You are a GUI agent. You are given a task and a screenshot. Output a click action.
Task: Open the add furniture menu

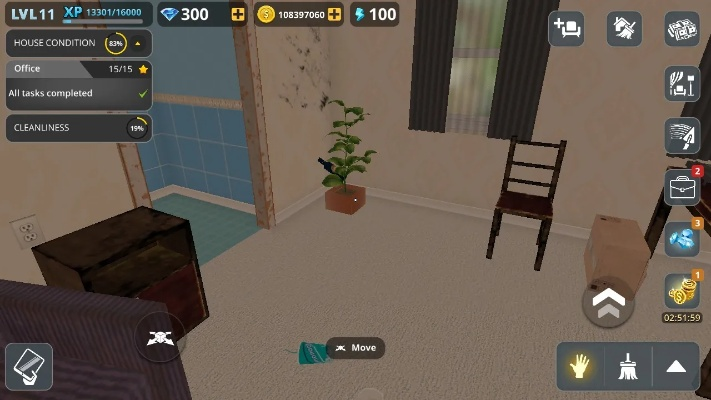click(x=566, y=28)
